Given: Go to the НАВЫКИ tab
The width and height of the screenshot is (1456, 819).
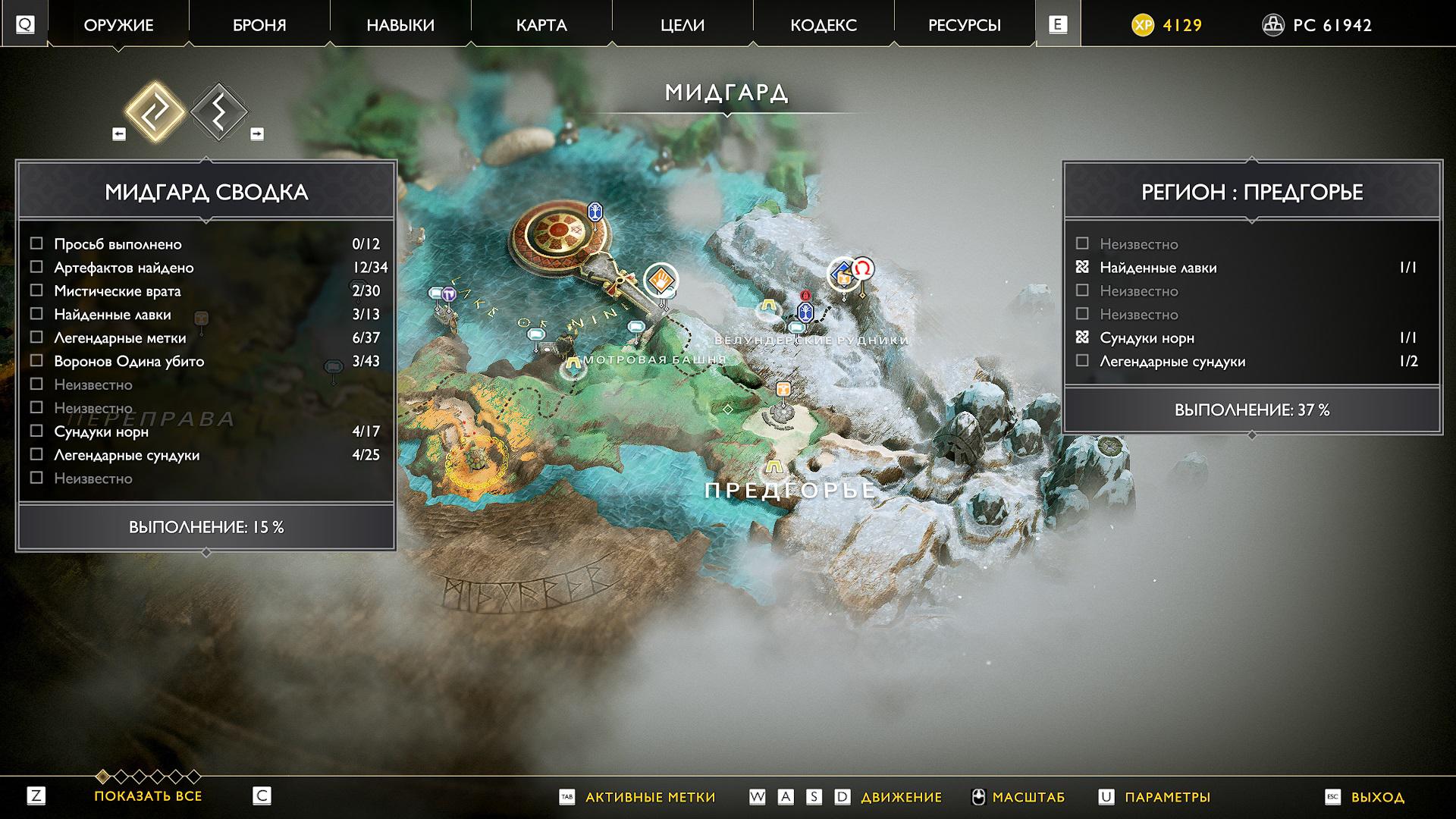Looking at the screenshot, I should pyautogui.click(x=400, y=25).
